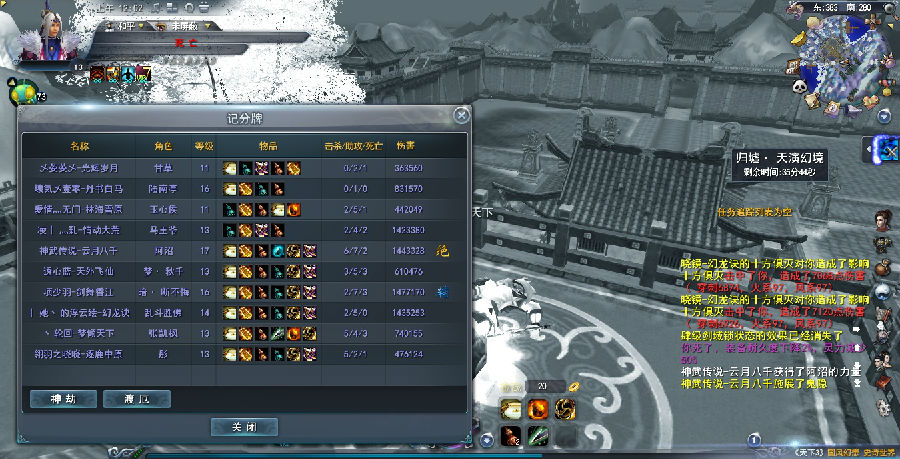The image size is (900, 459).
Task: Close the scoreboard with the X button
Action: tap(460, 115)
